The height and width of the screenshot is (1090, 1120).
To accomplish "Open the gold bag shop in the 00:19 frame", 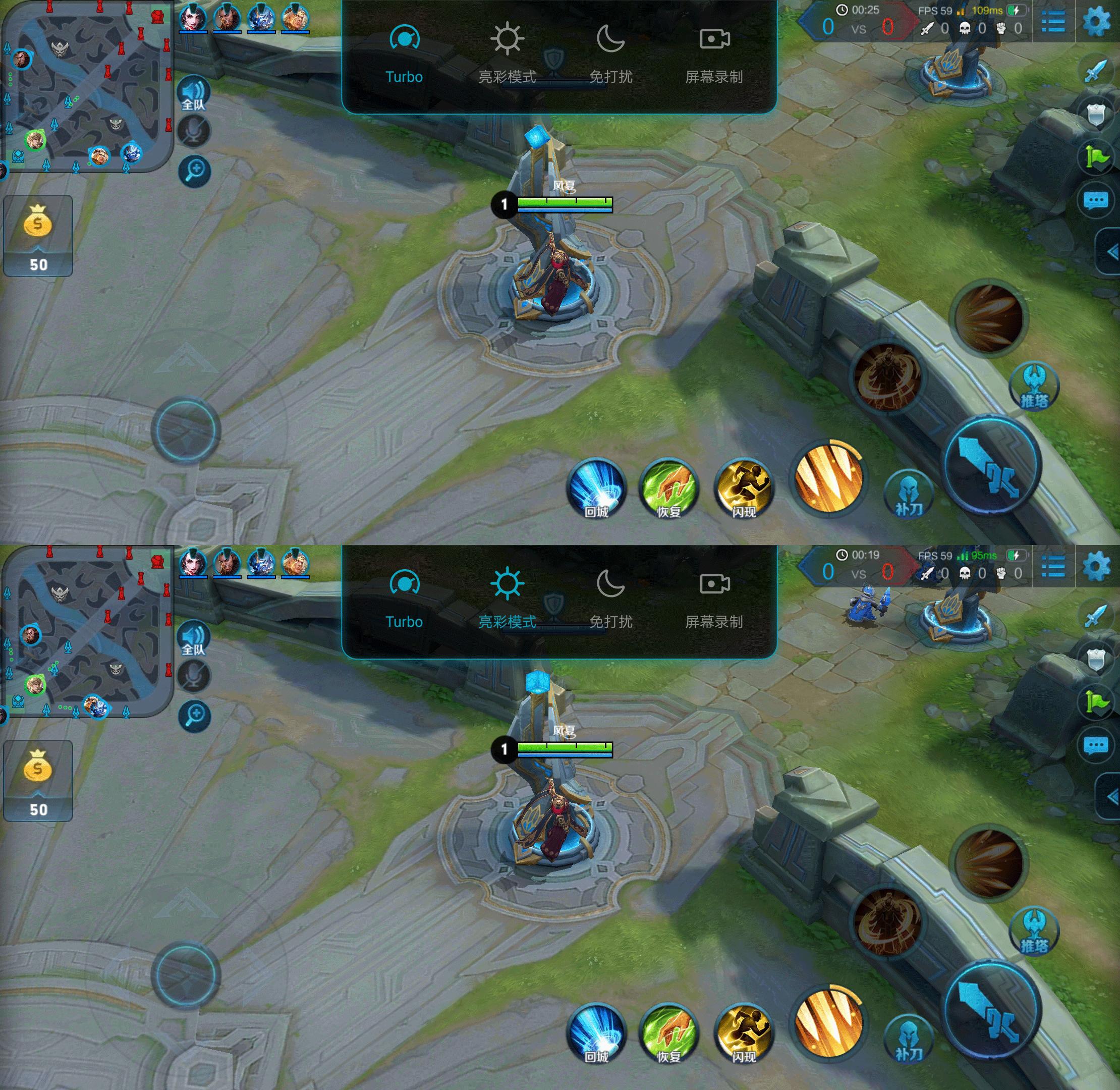I will 38,780.
